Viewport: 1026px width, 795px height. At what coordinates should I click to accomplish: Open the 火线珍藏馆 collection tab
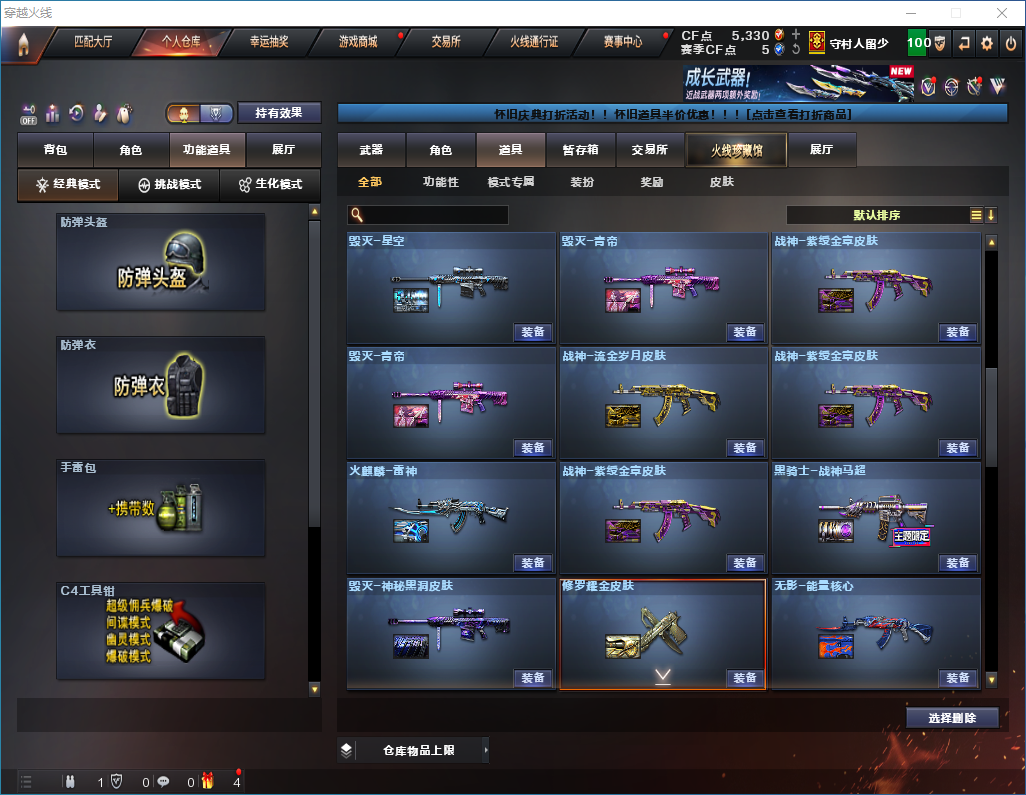pyautogui.click(x=736, y=150)
